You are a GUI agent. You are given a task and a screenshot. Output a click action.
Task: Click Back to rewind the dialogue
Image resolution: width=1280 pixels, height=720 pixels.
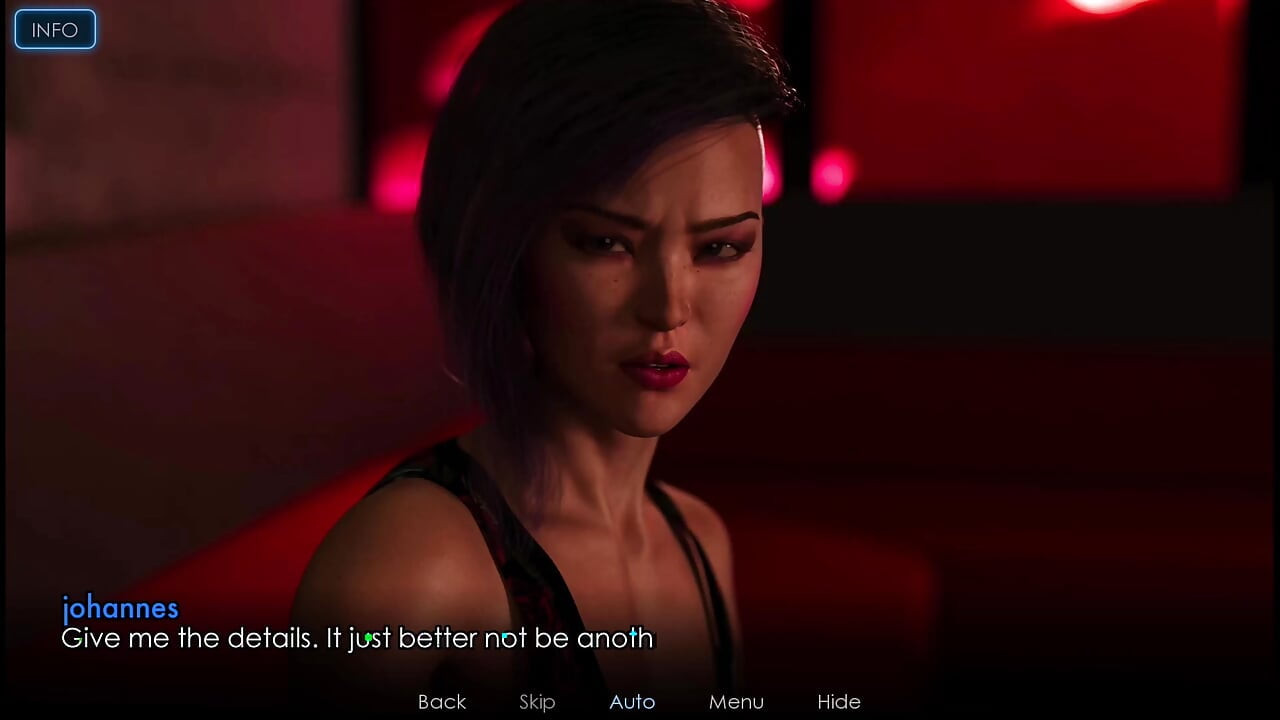point(441,701)
